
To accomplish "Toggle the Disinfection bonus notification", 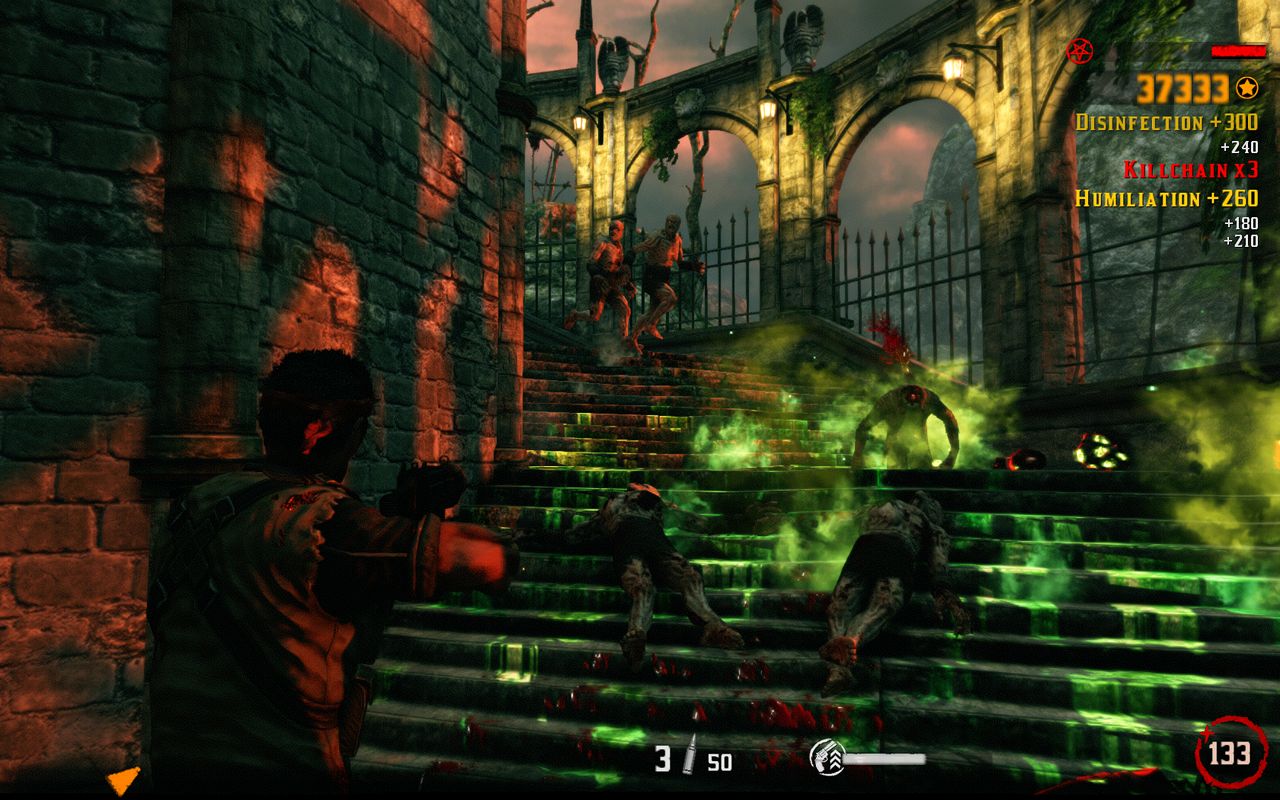I will click(1168, 122).
